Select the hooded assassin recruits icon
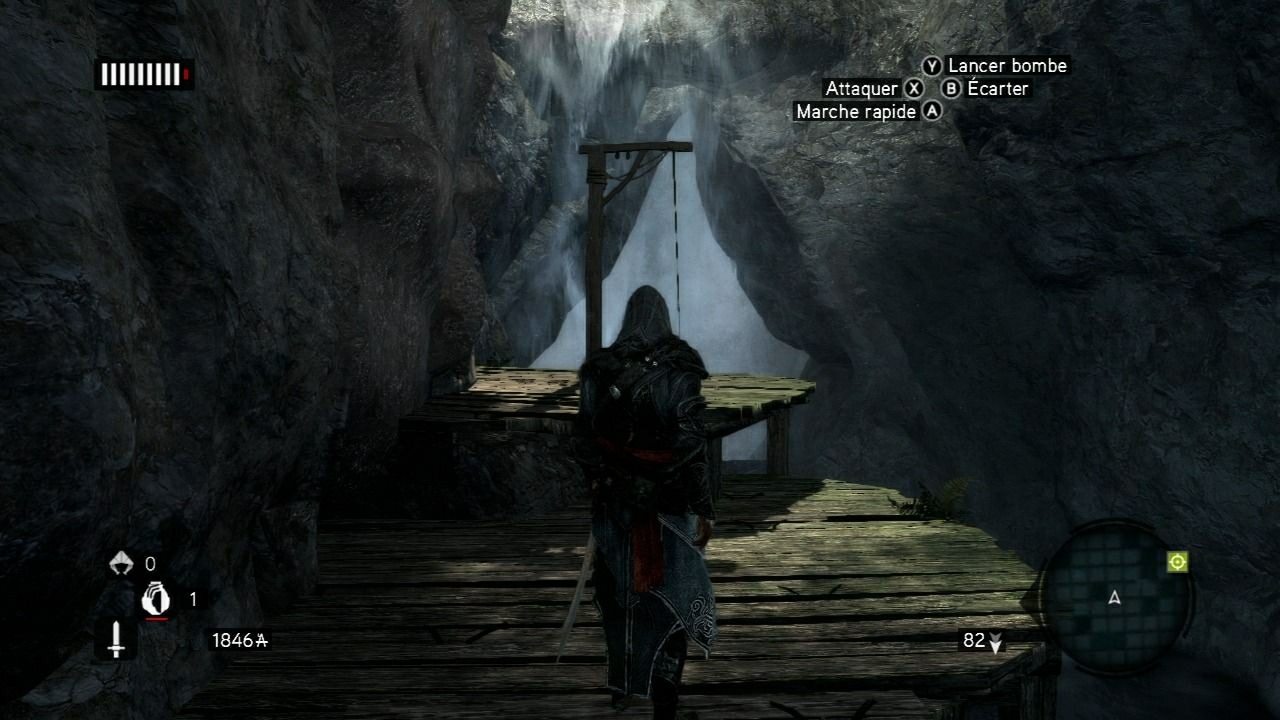Image resolution: width=1280 pixels, height=720 pixels. [x=120, y=563]
